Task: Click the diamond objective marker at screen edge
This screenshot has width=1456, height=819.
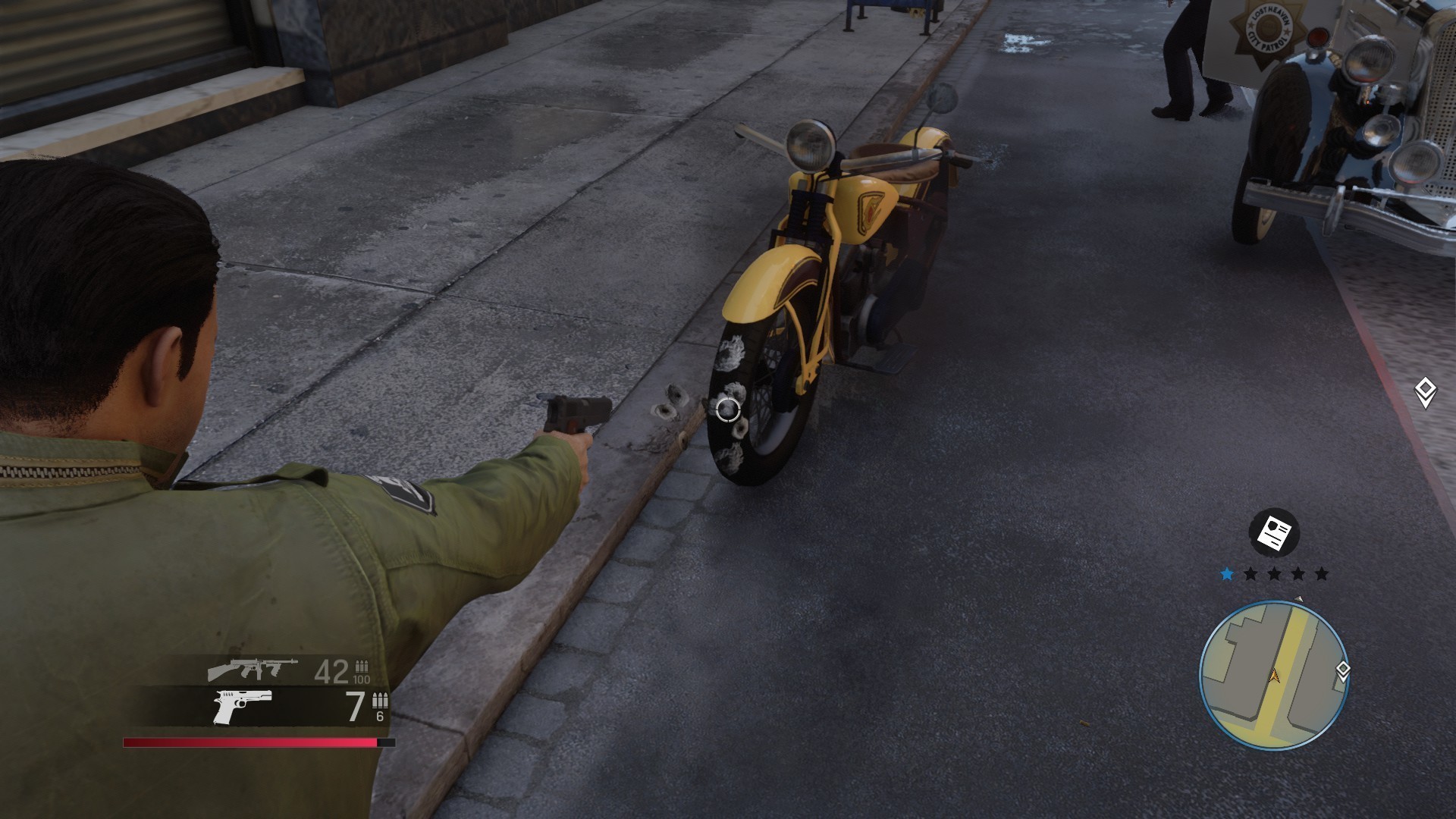Action: pyautogui.click(x=1425, y=392)
